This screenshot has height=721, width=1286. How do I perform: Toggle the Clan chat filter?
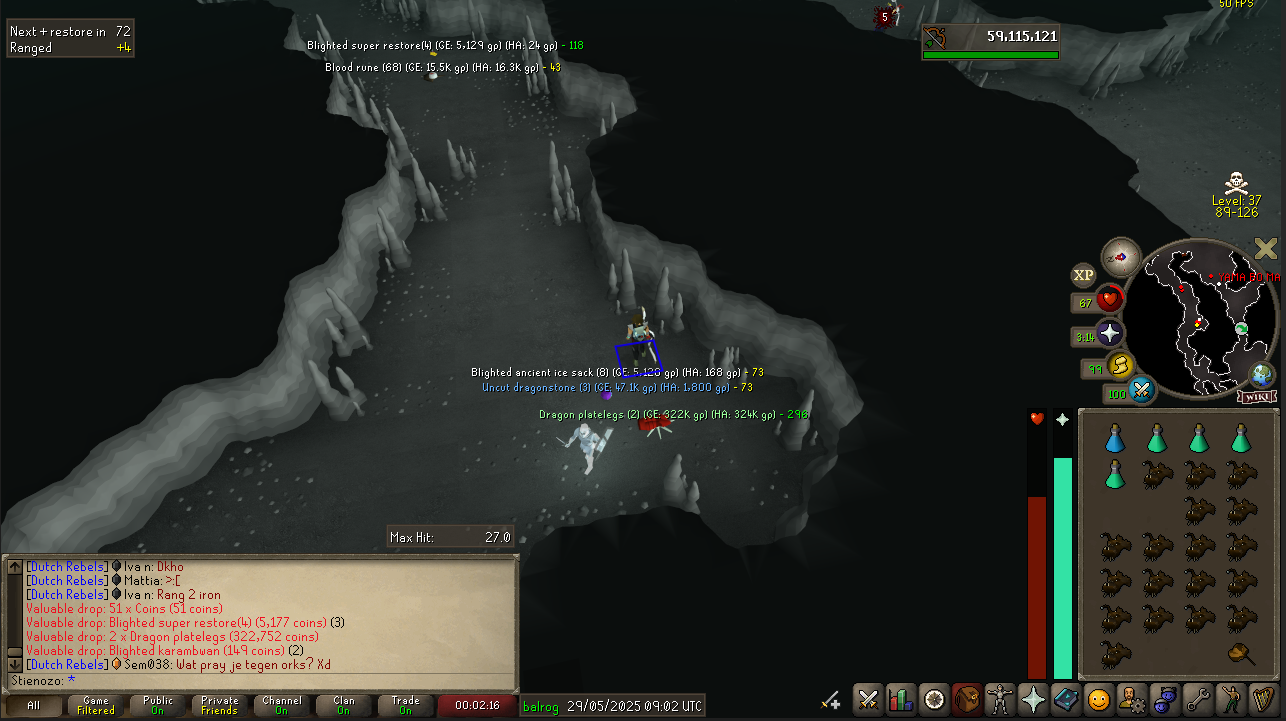(x=344, y=705)
